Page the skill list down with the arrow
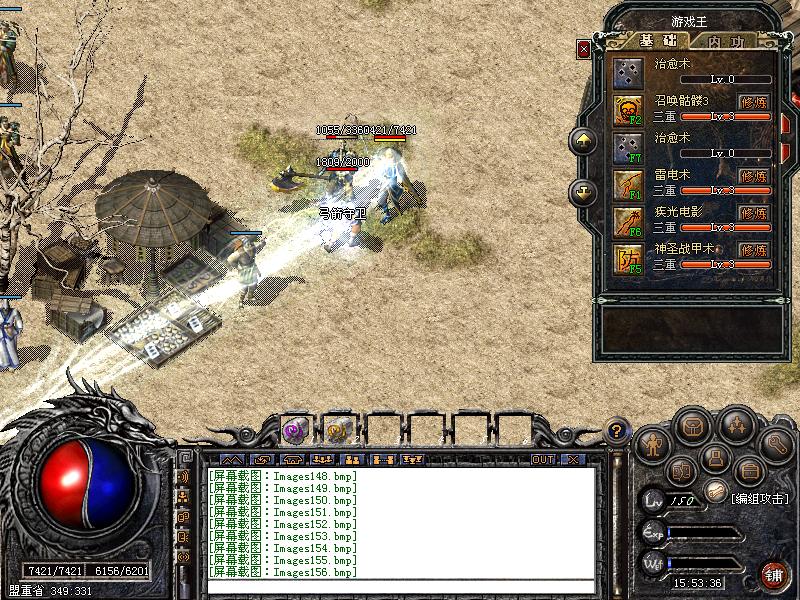800x600 pixels. pyautogui.click(x=583, y=191)
